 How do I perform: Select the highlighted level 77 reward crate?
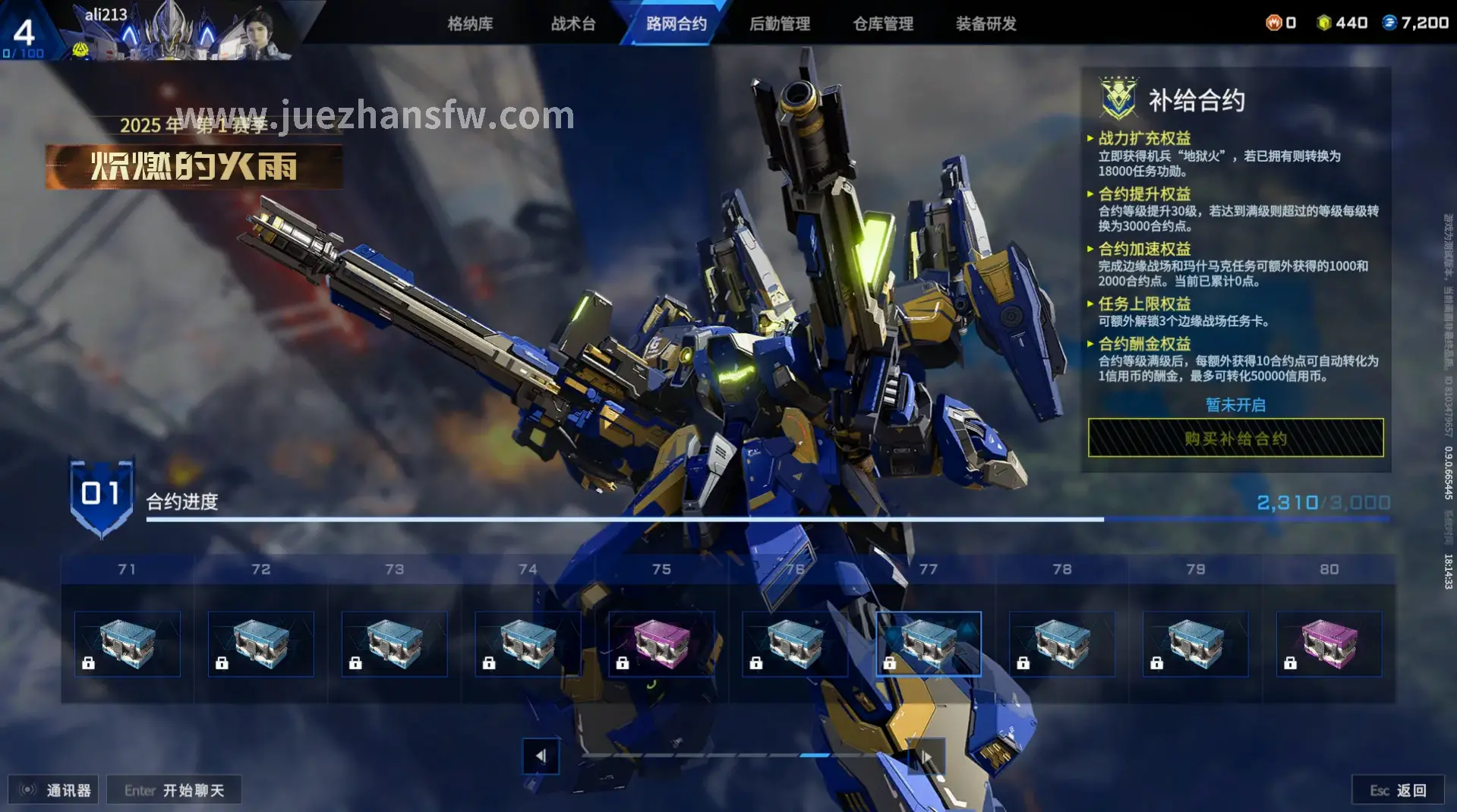pyautogui.click(x=928, y=644)
